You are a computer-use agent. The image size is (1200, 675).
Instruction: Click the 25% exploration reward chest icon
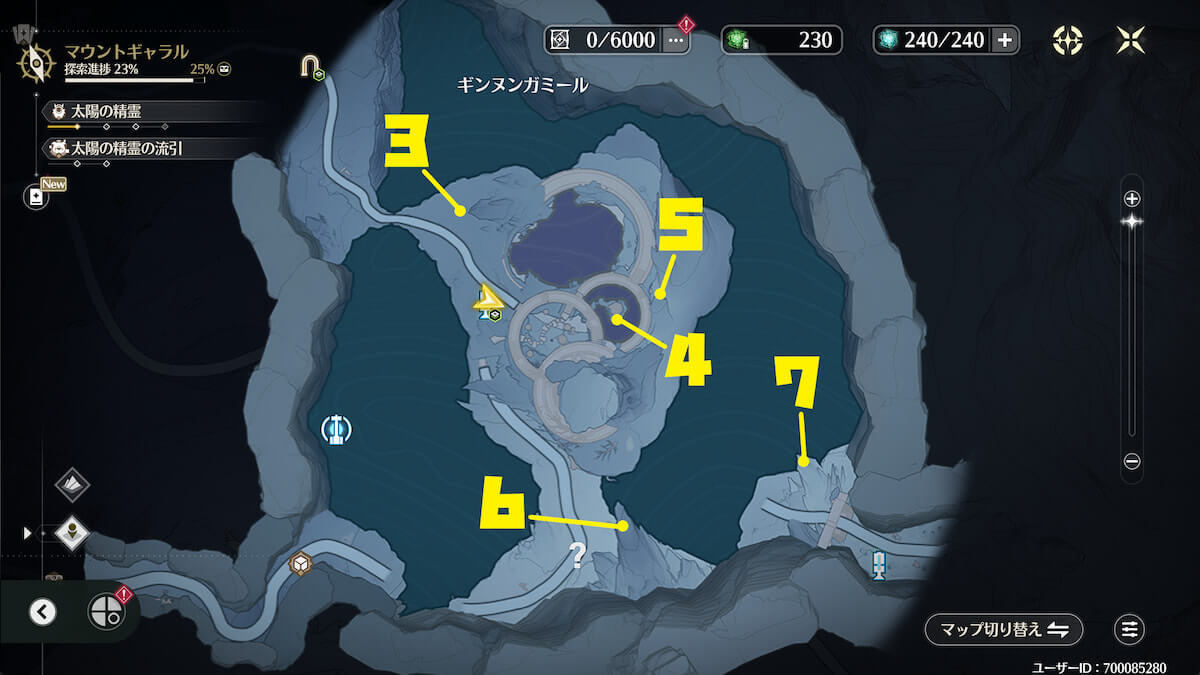tap(225, 70)
